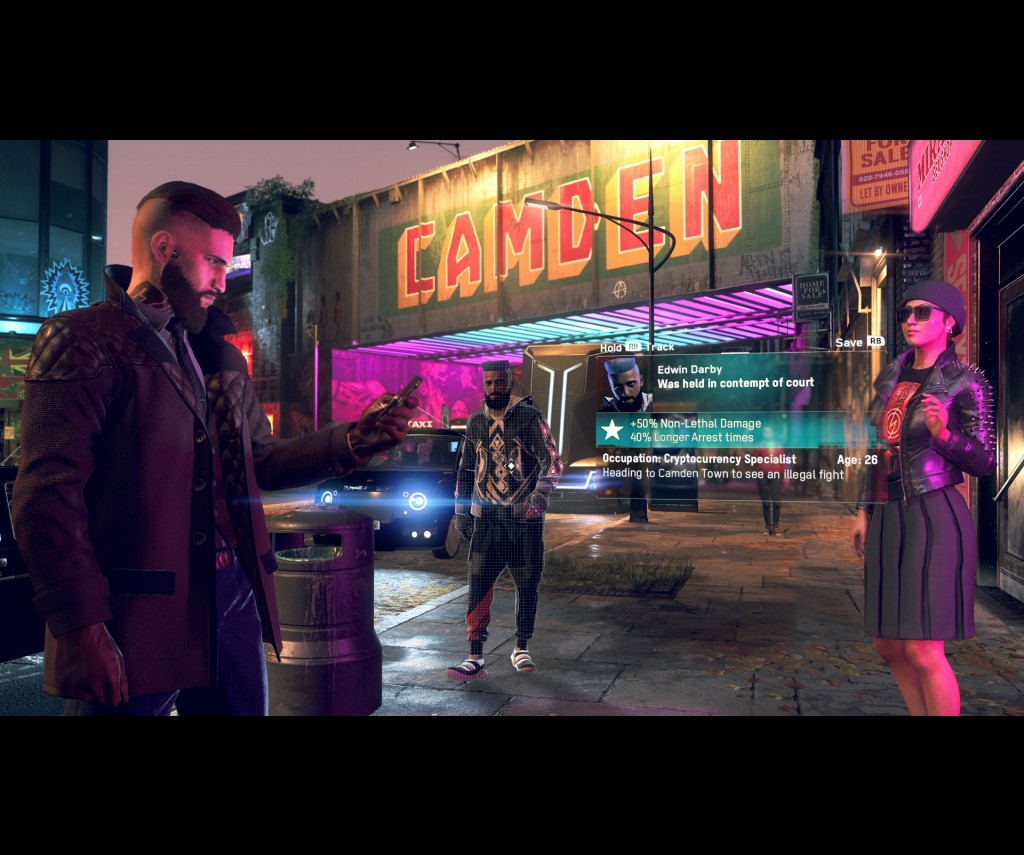Screen dimensions: 1024x855
Task: Click the star perk icon
Action: pyautogui.click(x=612, y=431)
